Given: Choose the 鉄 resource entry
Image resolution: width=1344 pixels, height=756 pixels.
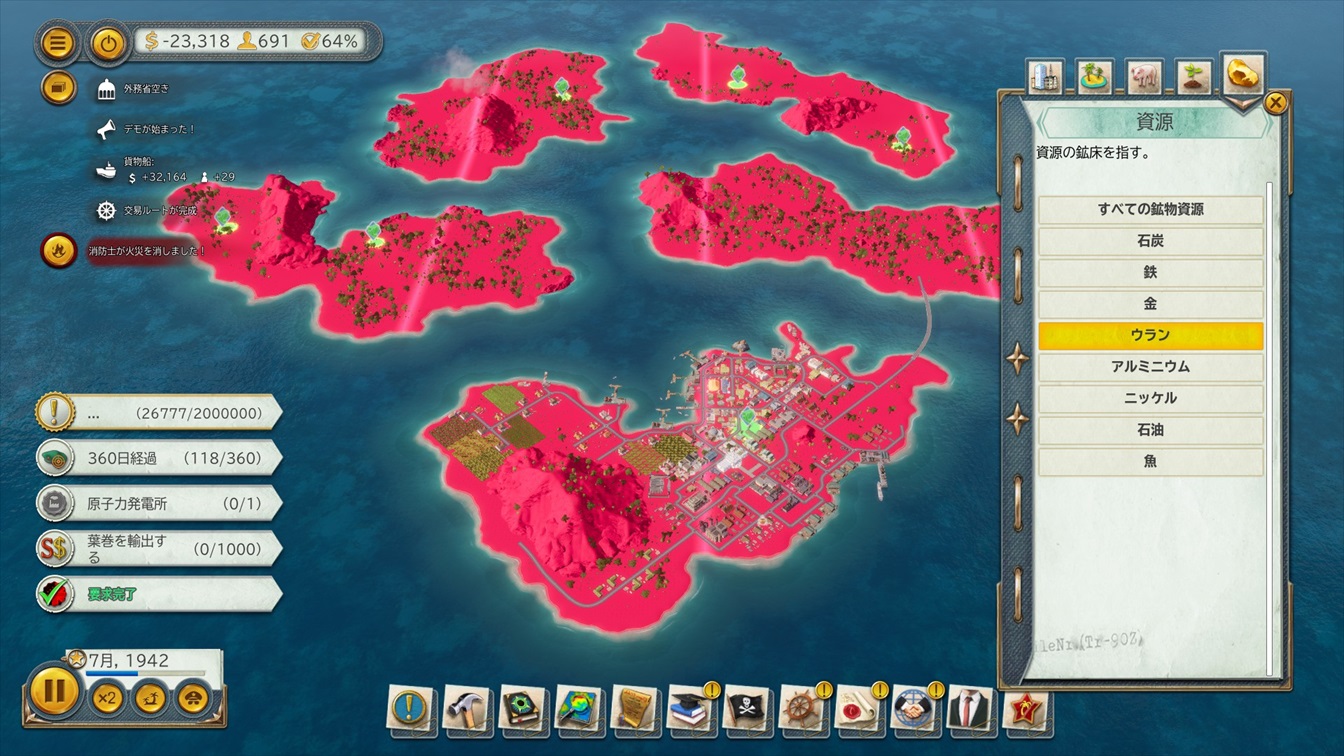Looking at the screenshot, I should pos(1150,272).
